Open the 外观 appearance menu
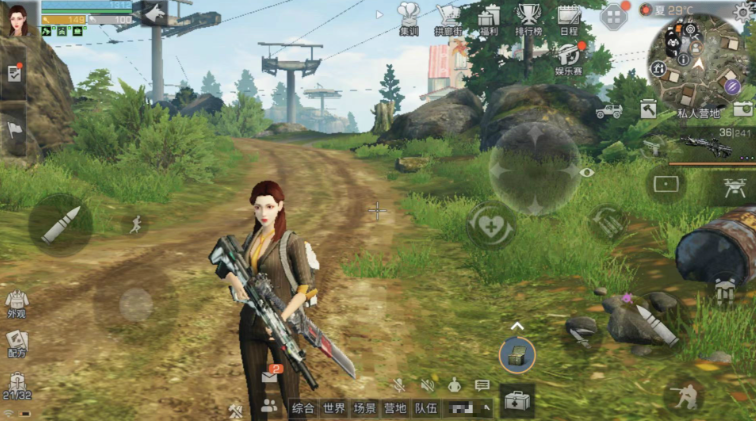This screenshot has width=756, height=421. click(17, 303)
